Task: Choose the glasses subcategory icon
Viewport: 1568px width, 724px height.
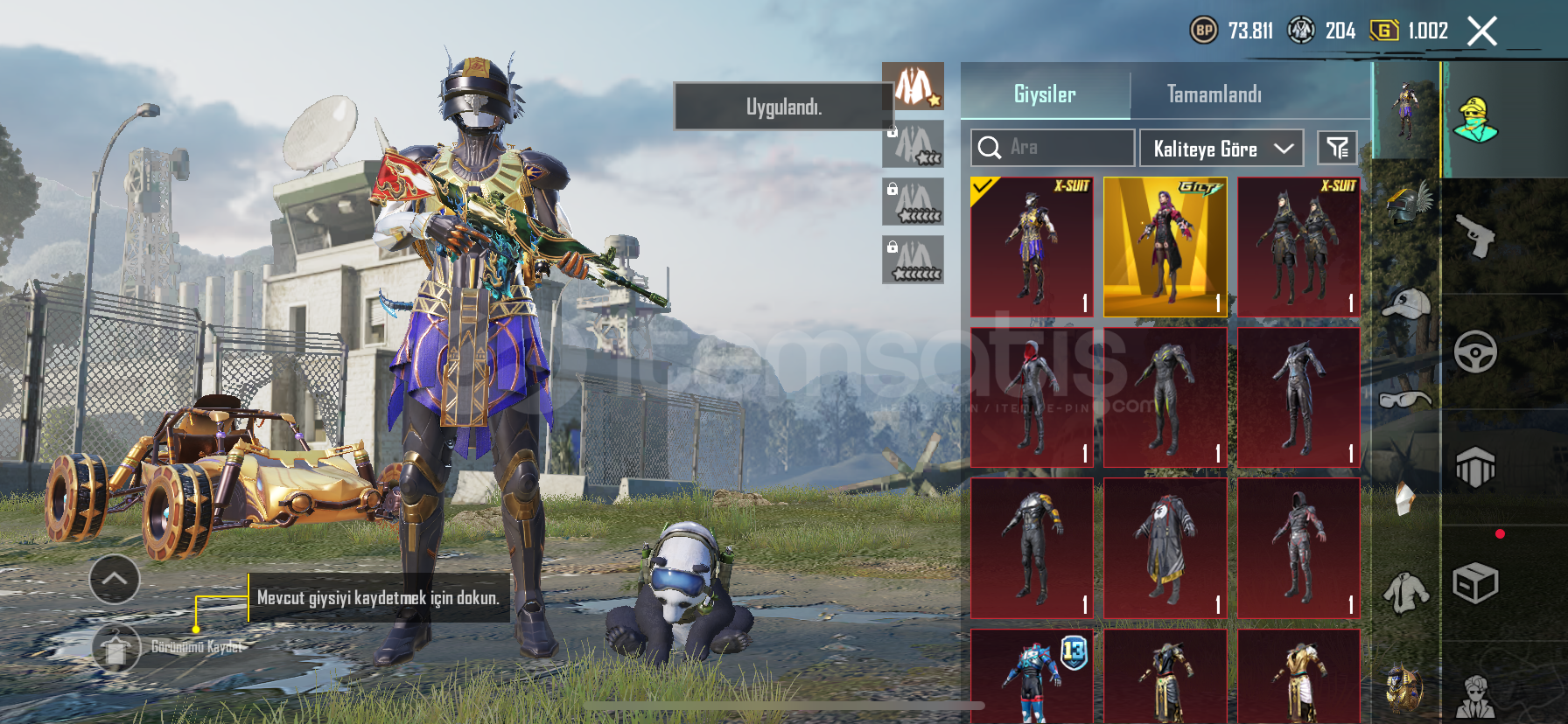Action: [x=1406, y=400]
